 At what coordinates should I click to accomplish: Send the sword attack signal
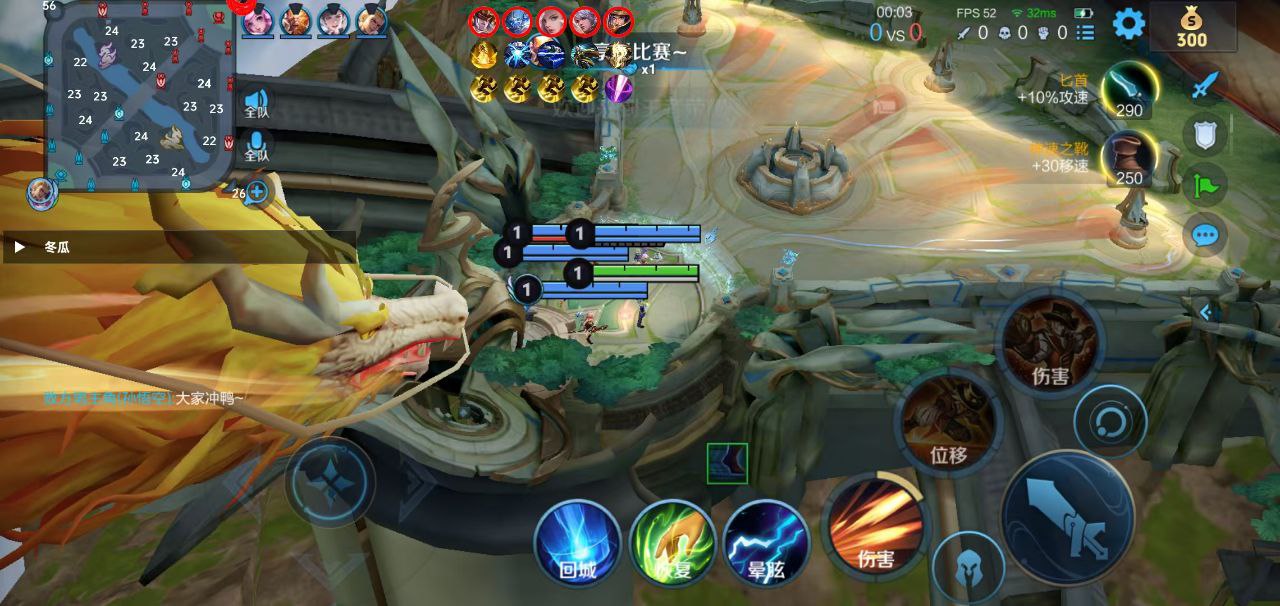point(1205,84)
